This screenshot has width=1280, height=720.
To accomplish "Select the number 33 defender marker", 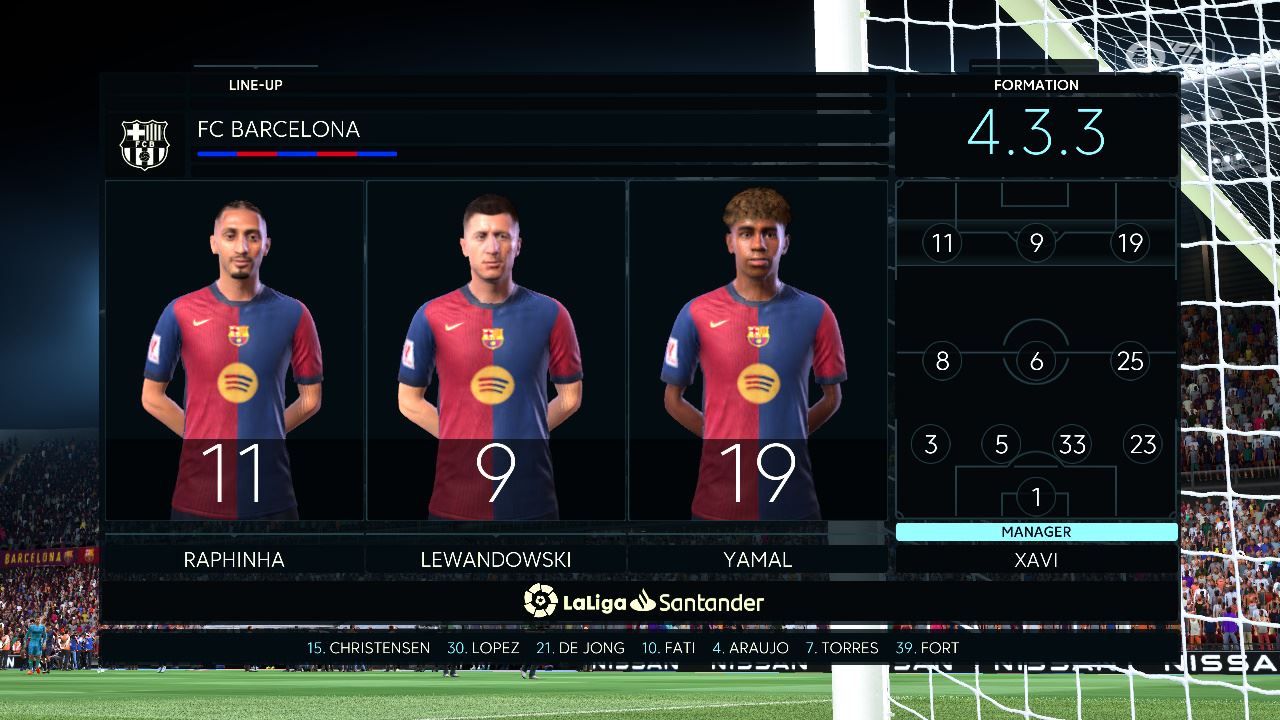I will pos(1072,444).
